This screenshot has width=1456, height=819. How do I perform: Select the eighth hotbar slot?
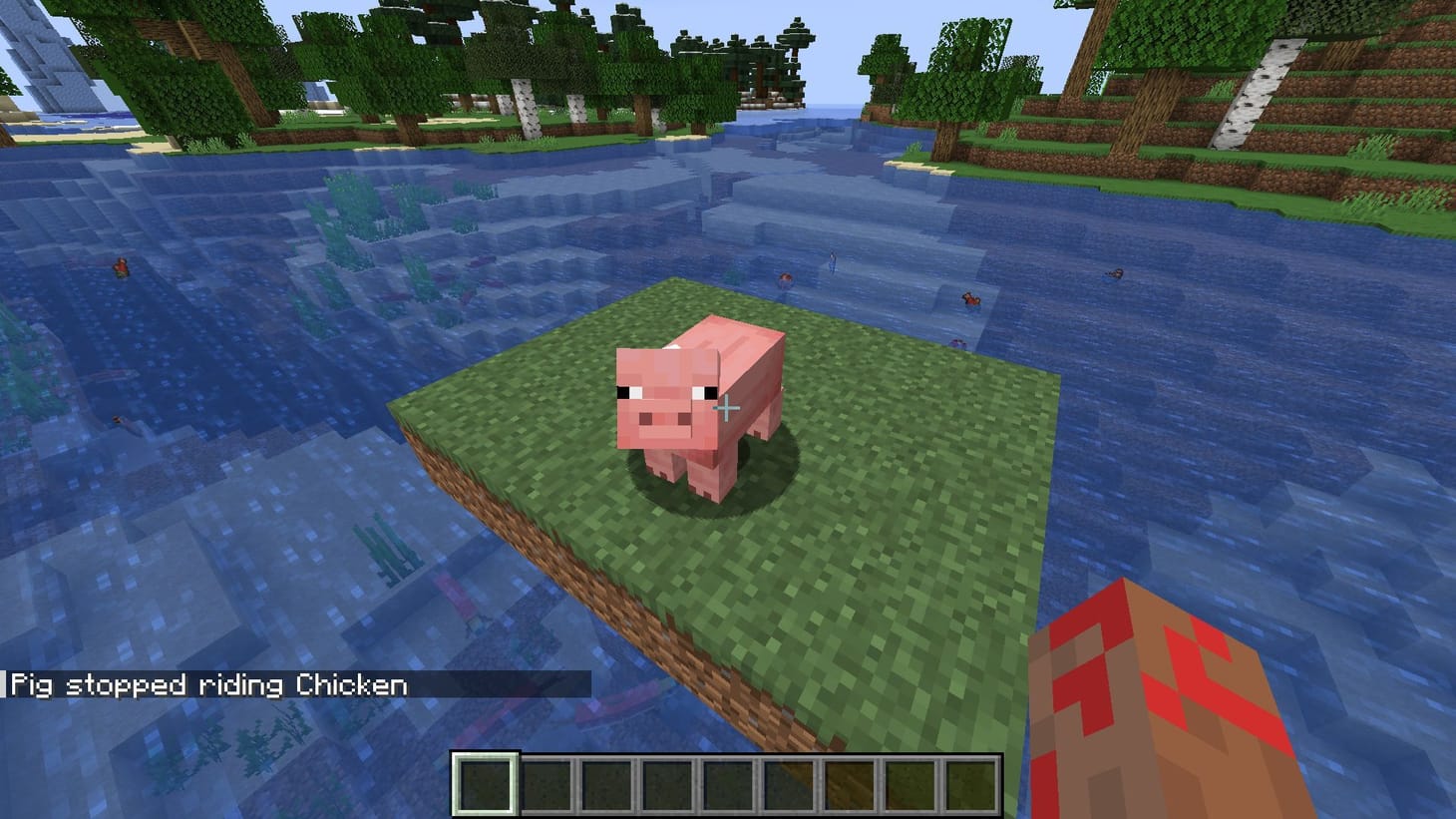910,783
